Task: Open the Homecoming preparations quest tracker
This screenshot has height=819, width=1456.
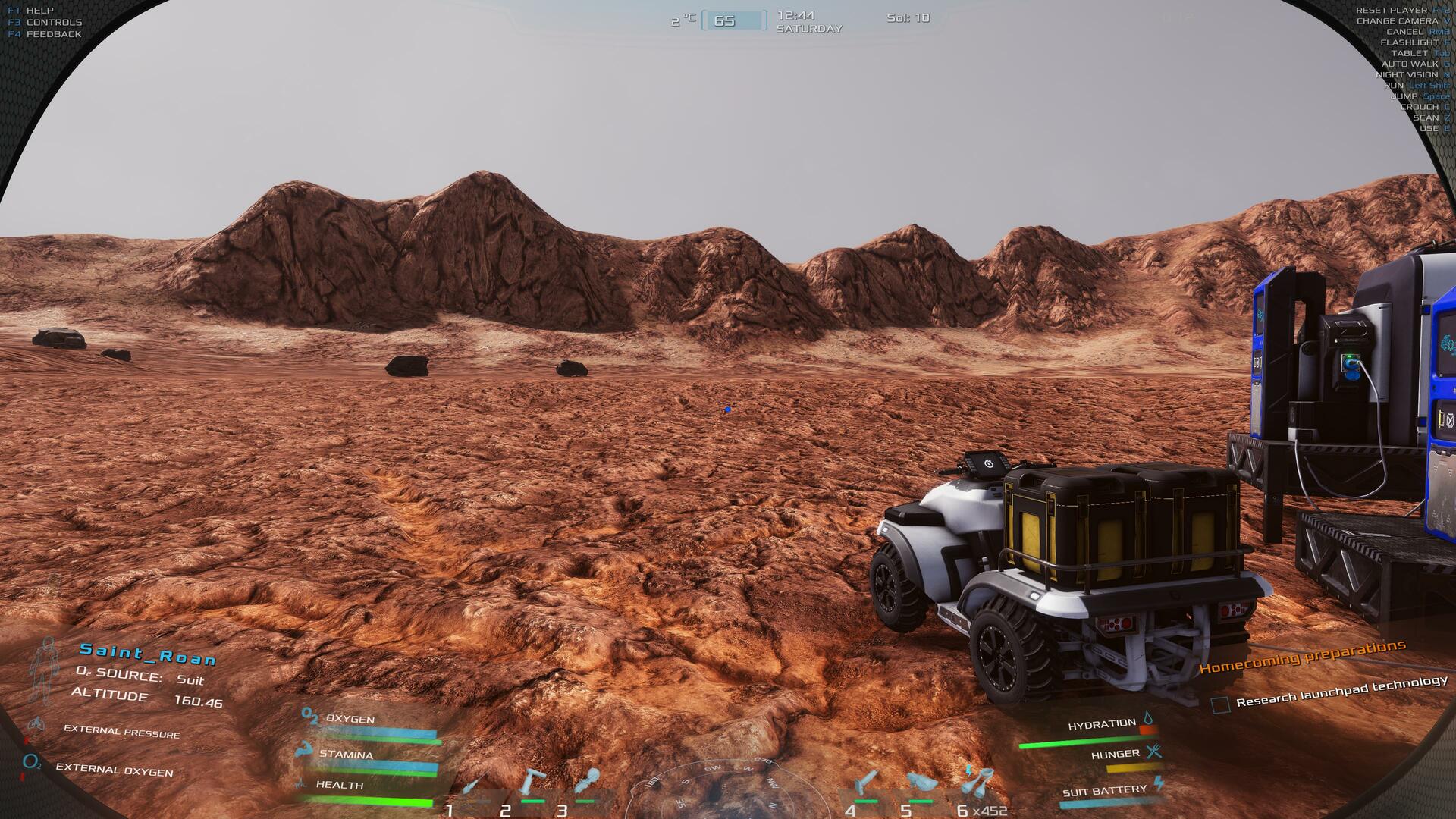Action: 1302,656
